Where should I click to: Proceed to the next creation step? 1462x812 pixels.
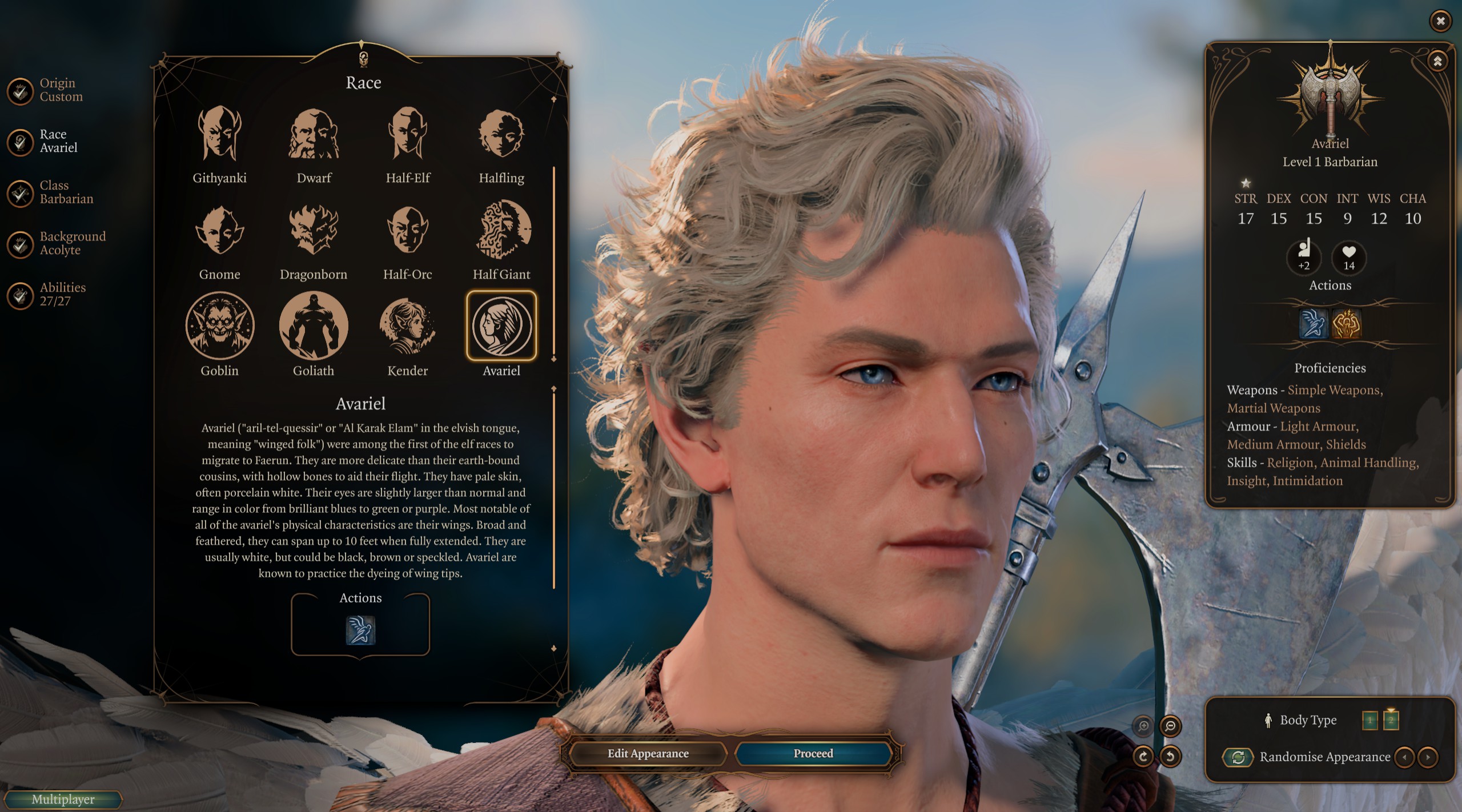pos(813,754)
